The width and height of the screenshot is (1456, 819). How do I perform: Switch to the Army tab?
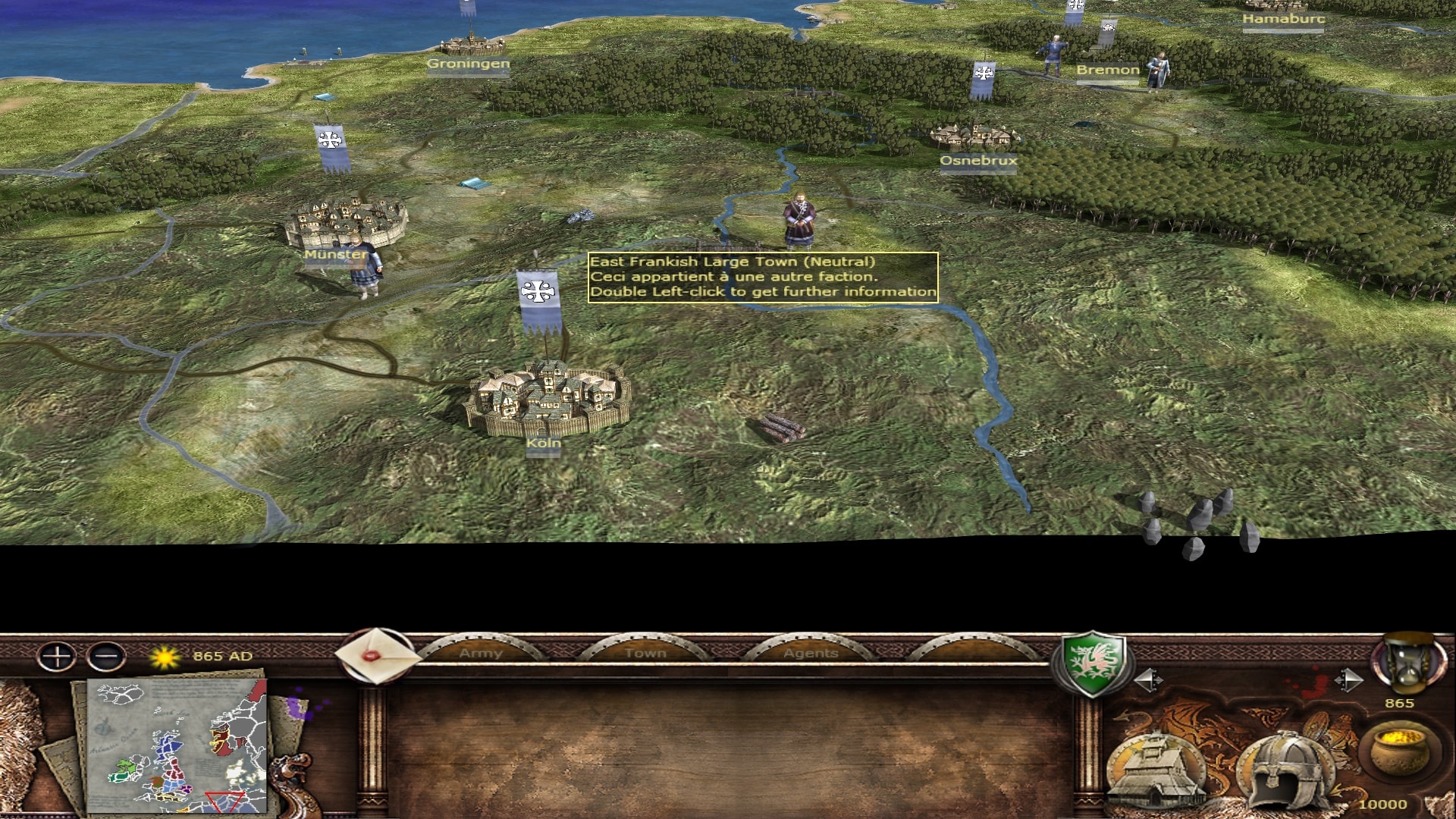481,653
